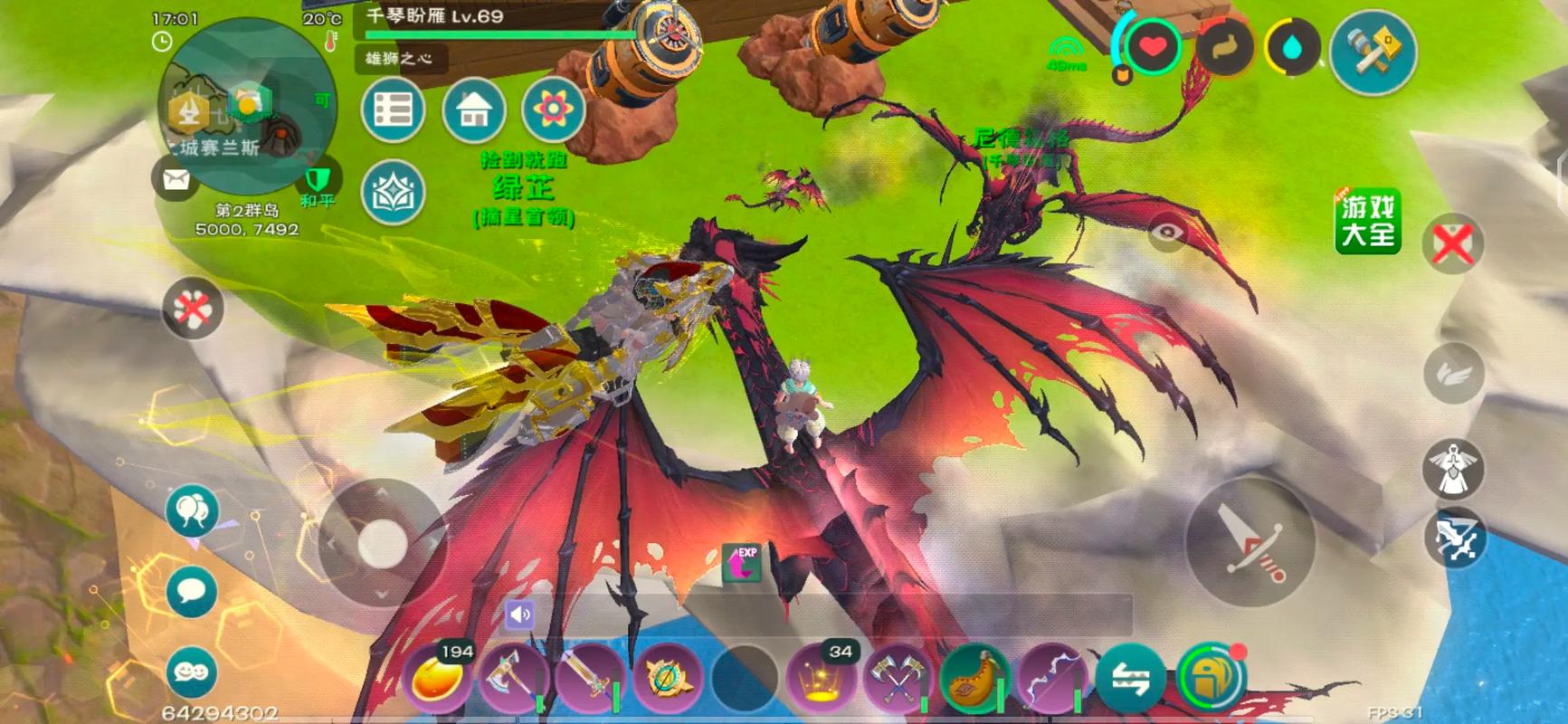Activate the wing flight button
1568x724 pixels.
pos(1454,373)
